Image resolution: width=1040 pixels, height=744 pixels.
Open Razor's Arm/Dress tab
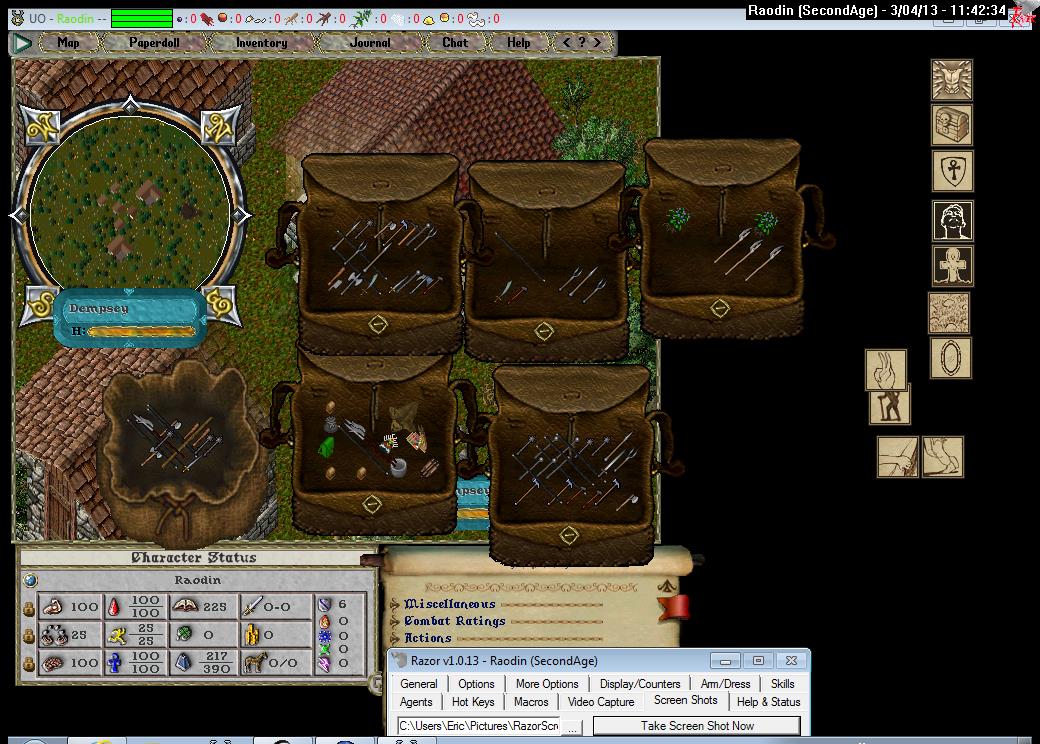[x=725, y=684]
